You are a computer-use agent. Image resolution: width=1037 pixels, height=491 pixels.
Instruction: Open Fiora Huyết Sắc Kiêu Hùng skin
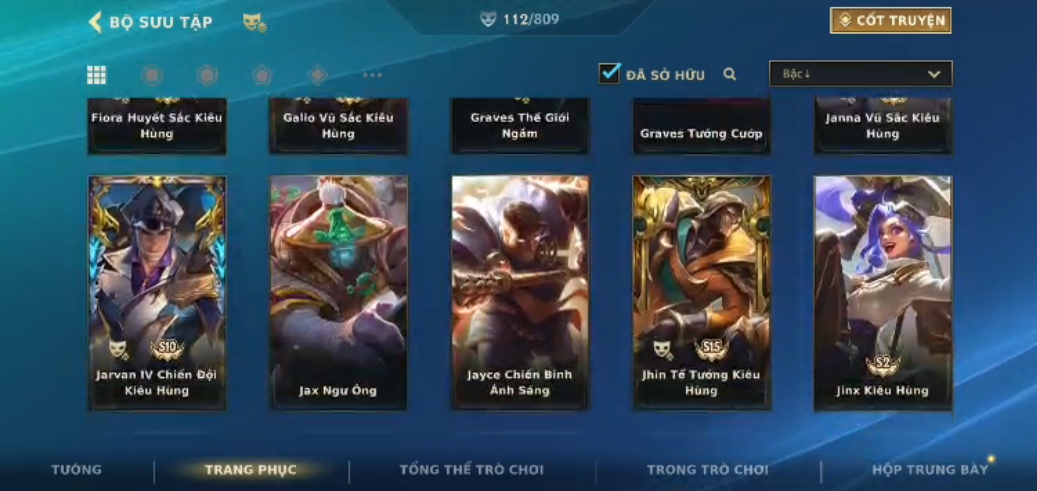tap(157, 126)
